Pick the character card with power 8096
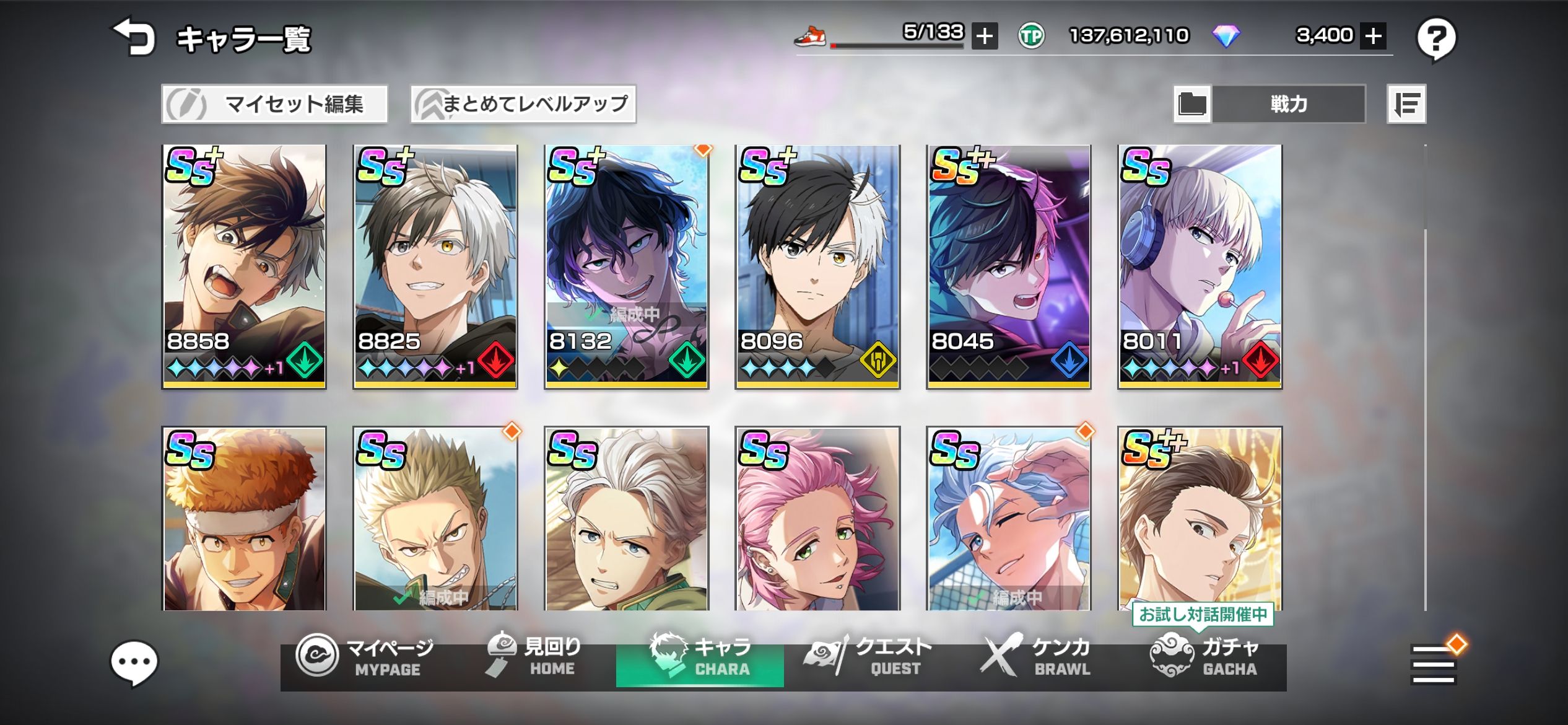 point(817,266)
